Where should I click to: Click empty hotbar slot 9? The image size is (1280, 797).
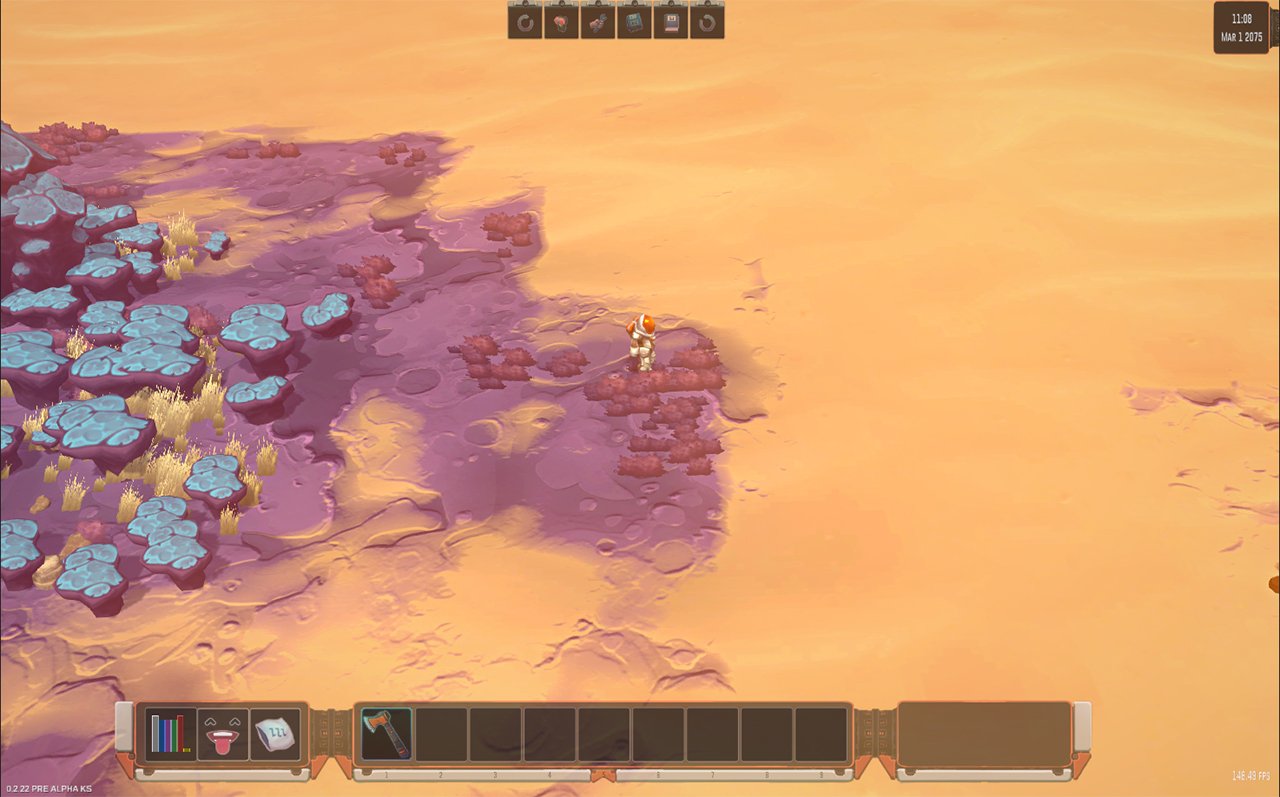(820, 733)
